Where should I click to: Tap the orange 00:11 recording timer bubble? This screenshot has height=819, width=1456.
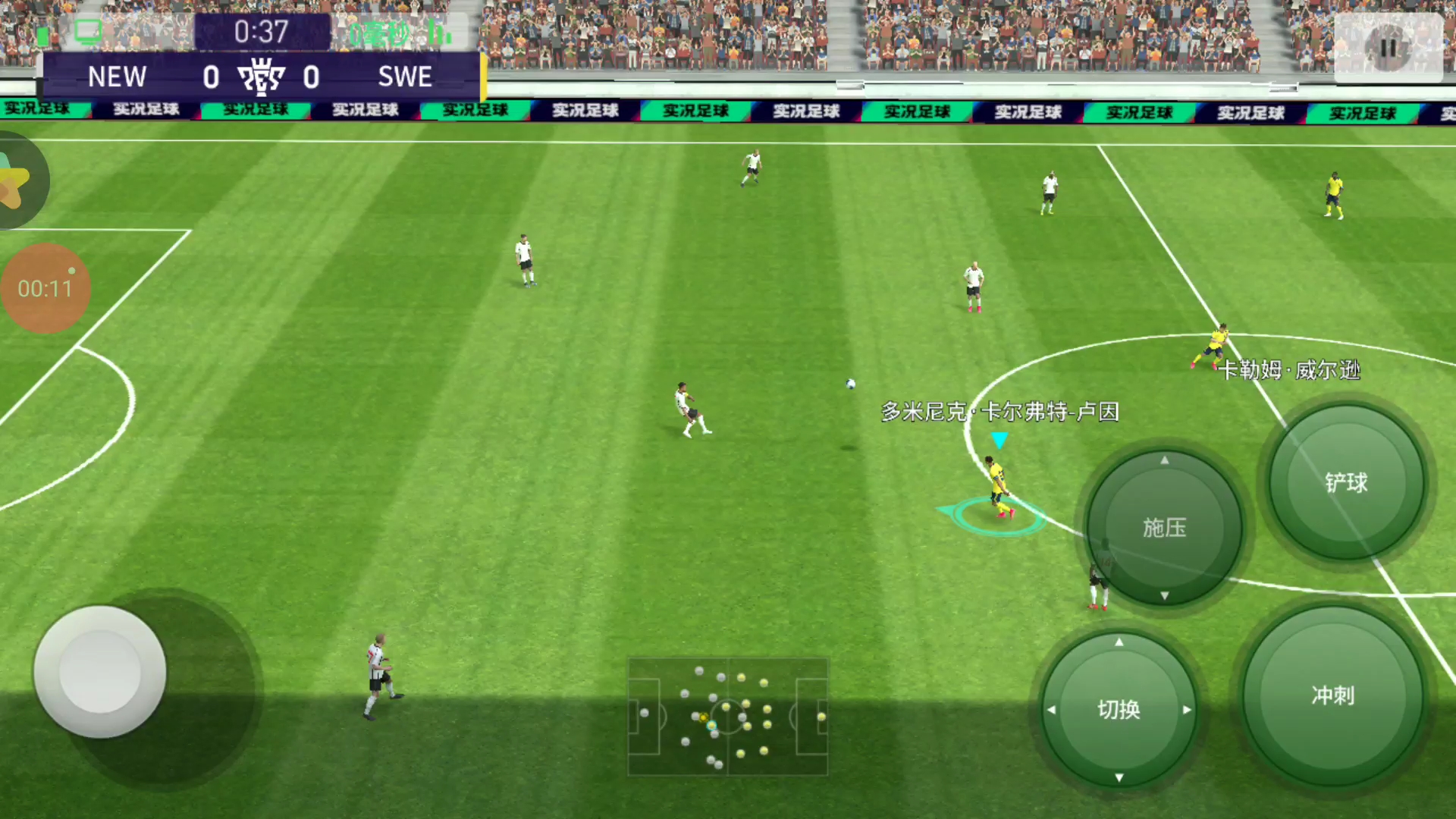45,288
